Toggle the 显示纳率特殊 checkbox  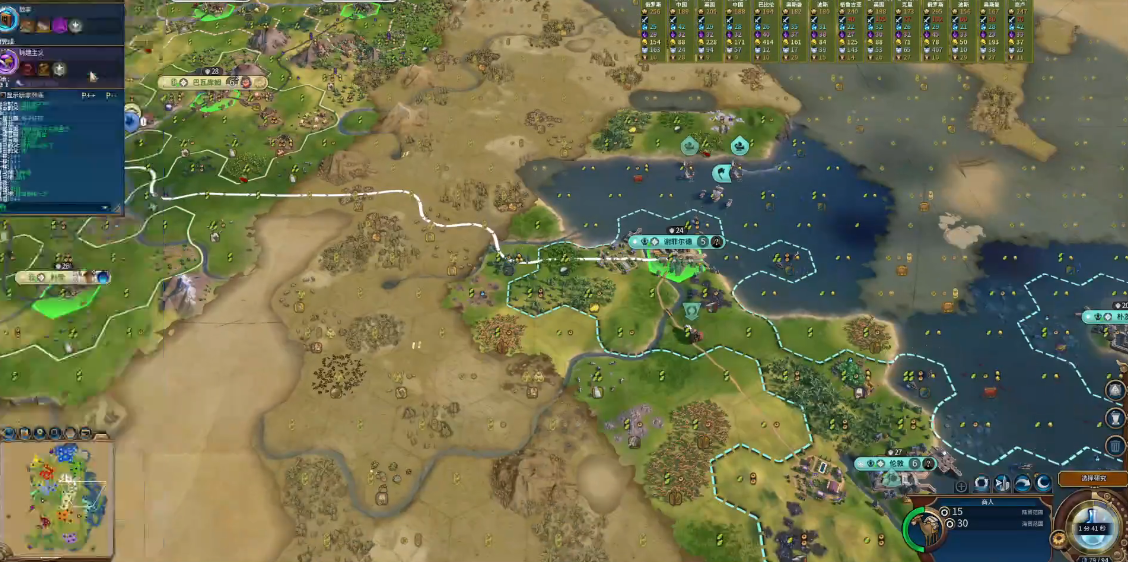coord(4,96)
